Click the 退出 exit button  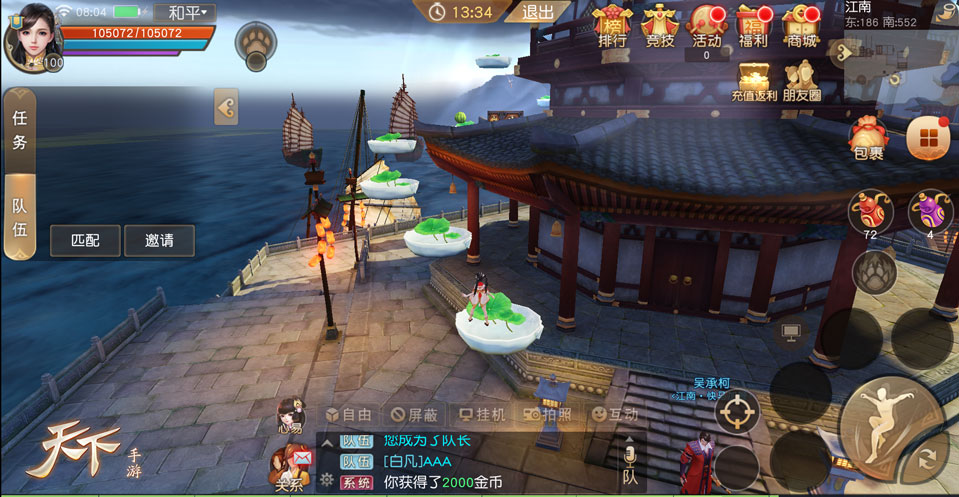pos(539,12)
